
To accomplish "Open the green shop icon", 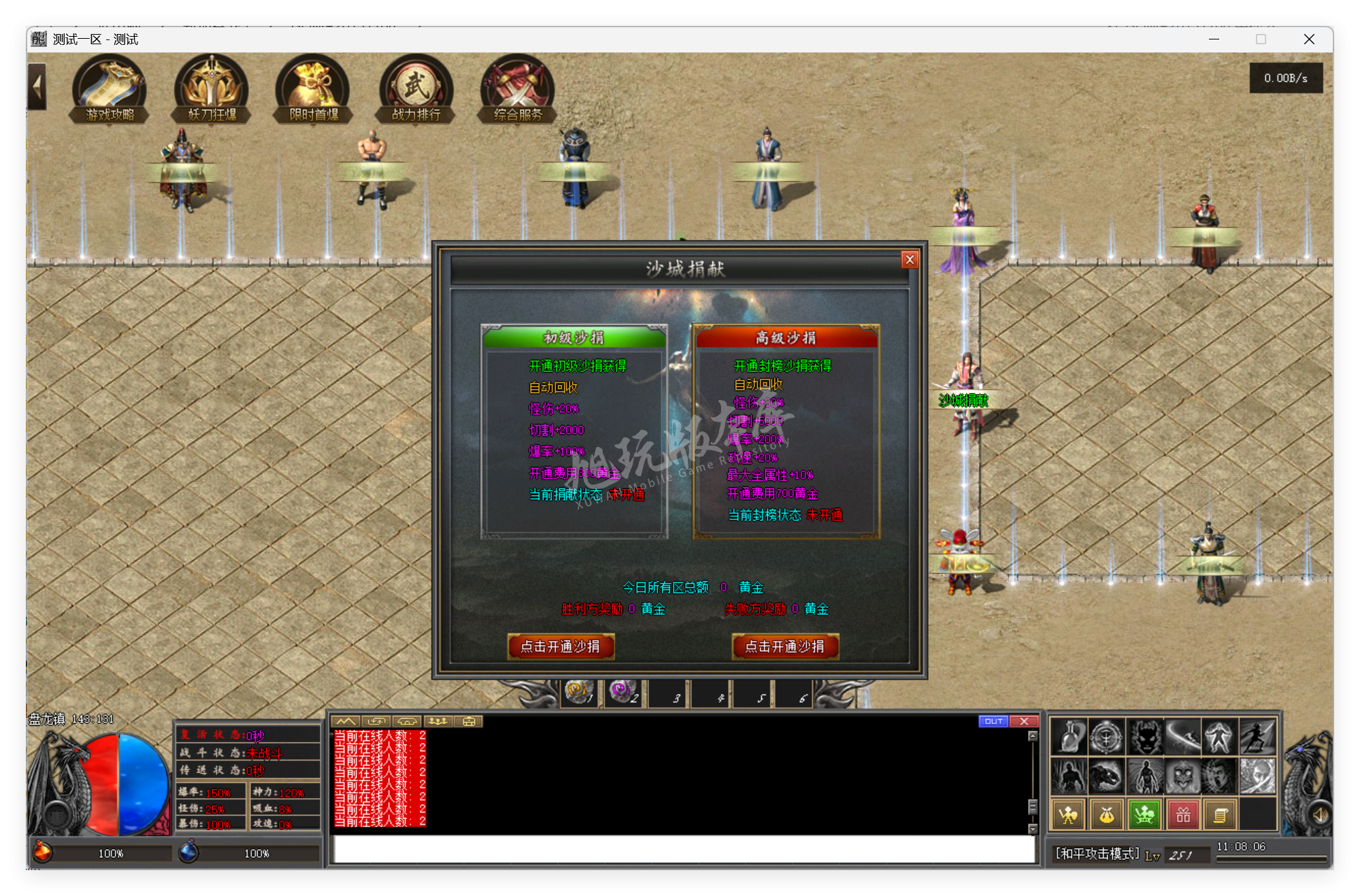I will click(1144, 814).
